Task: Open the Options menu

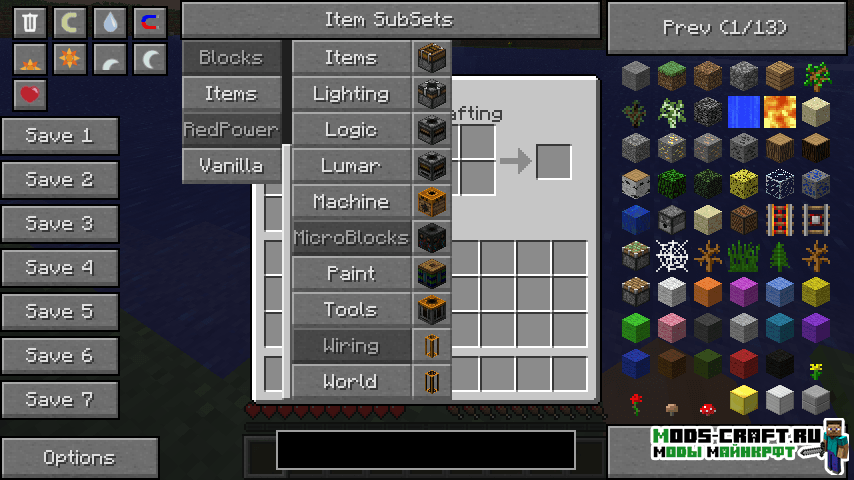Action: pyautogui.click(x=79, y=458)
